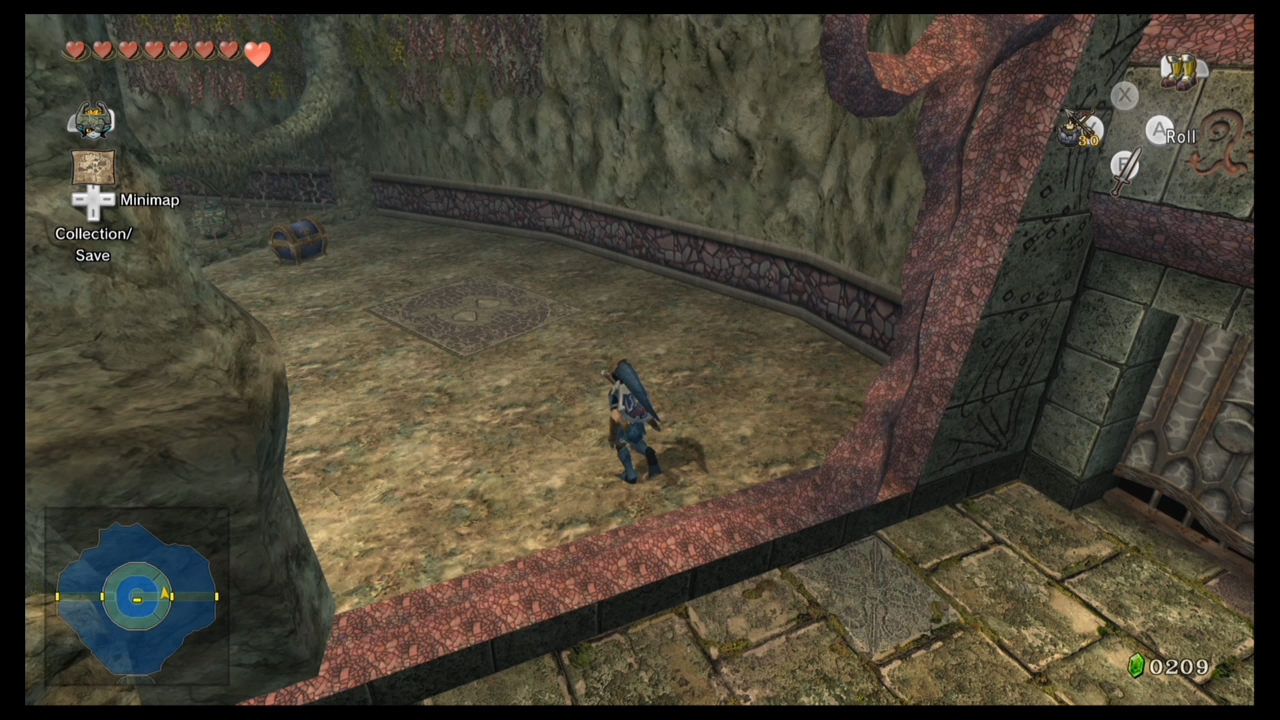The height and width of the screenshot is (720, 1280).
Task: Click the health gauge of hearts
Action: [165, 50]
